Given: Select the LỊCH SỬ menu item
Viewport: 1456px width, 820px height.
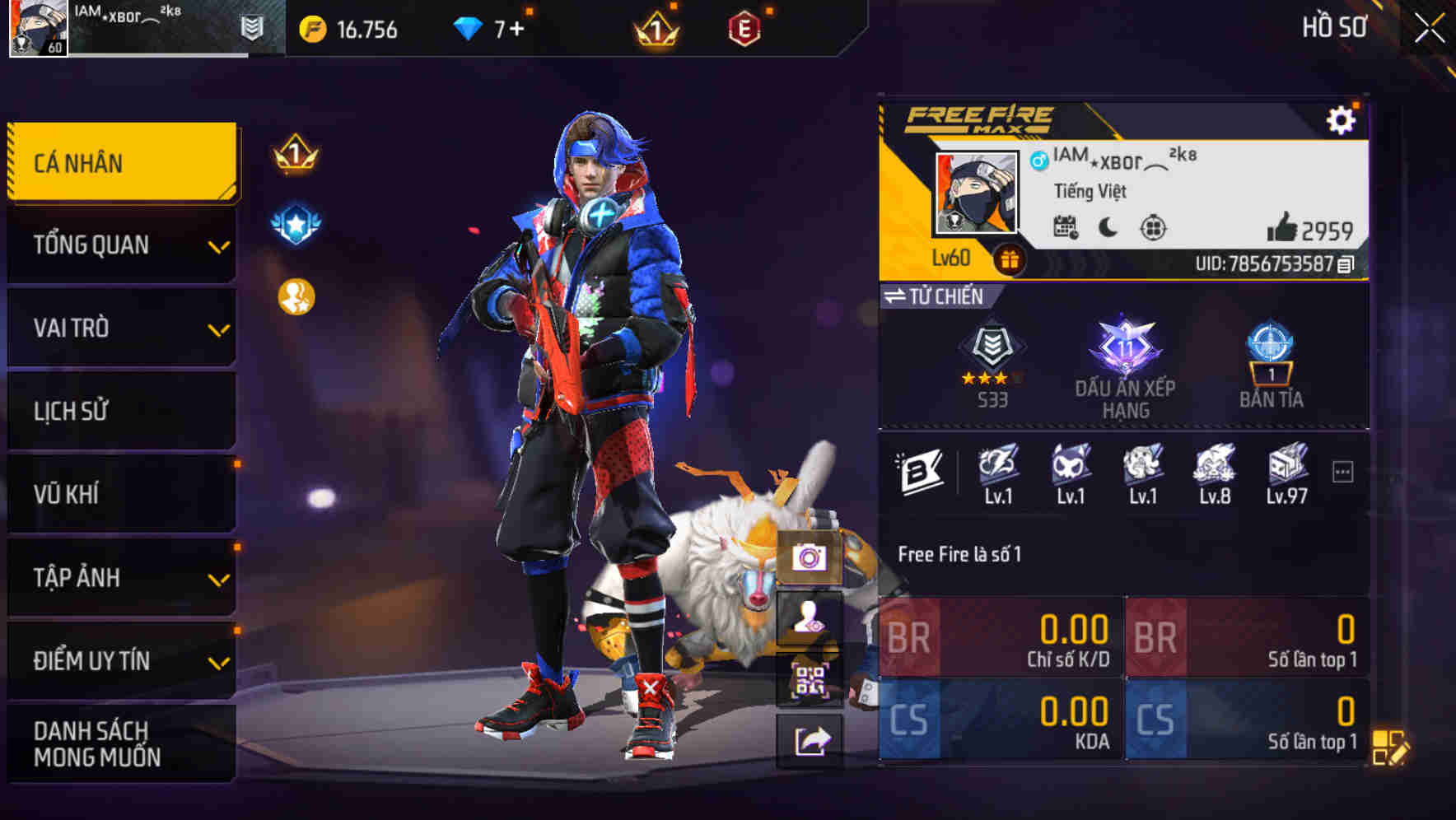Looking at the screenshot, I should click(120, 412).
